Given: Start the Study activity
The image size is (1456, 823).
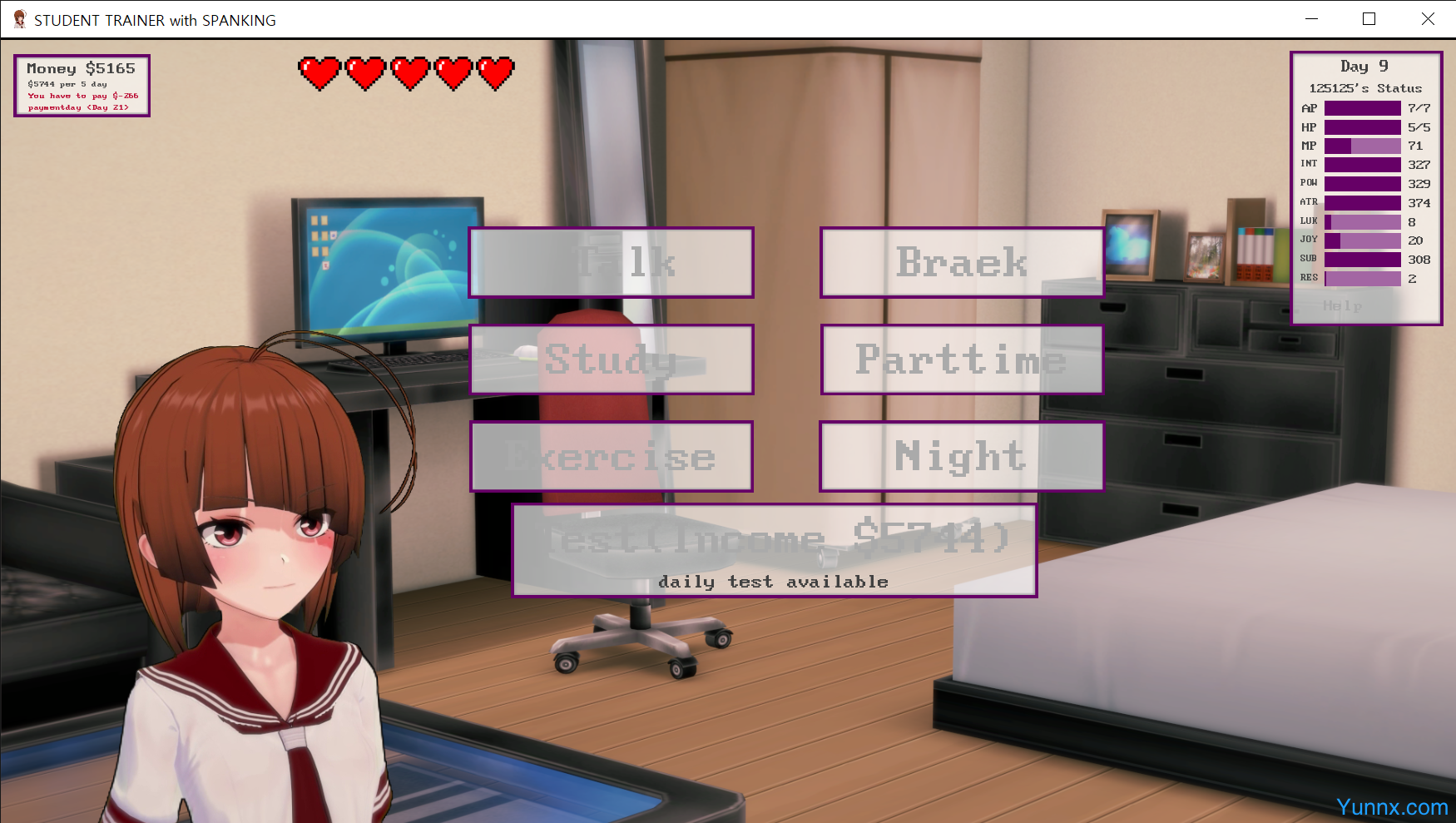Looking at the screenshot, I should (x=612, y=359).
